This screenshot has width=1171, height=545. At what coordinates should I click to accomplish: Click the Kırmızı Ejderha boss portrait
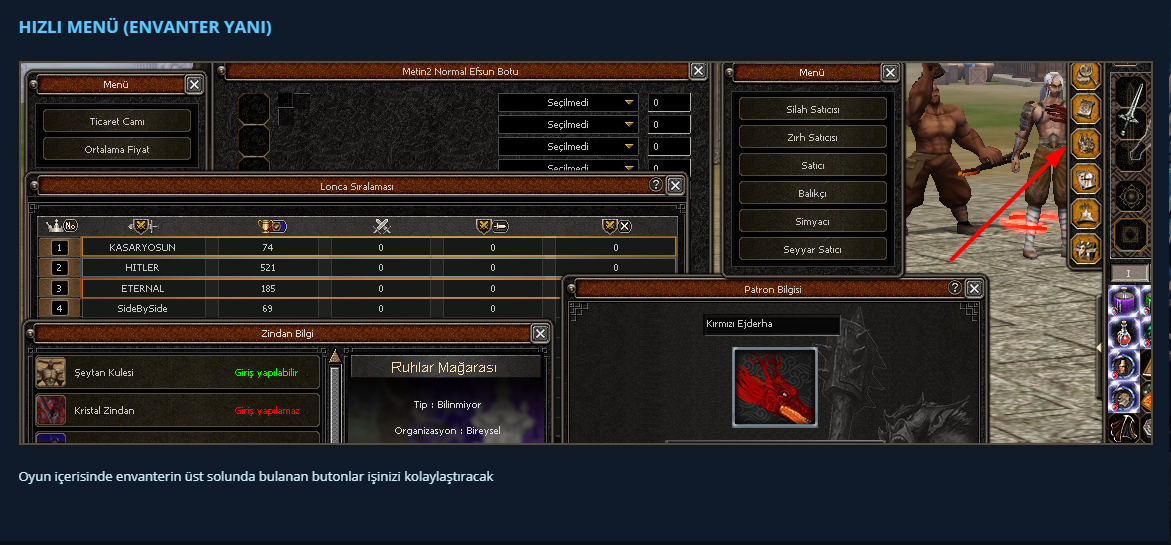[x=774, y=387]
